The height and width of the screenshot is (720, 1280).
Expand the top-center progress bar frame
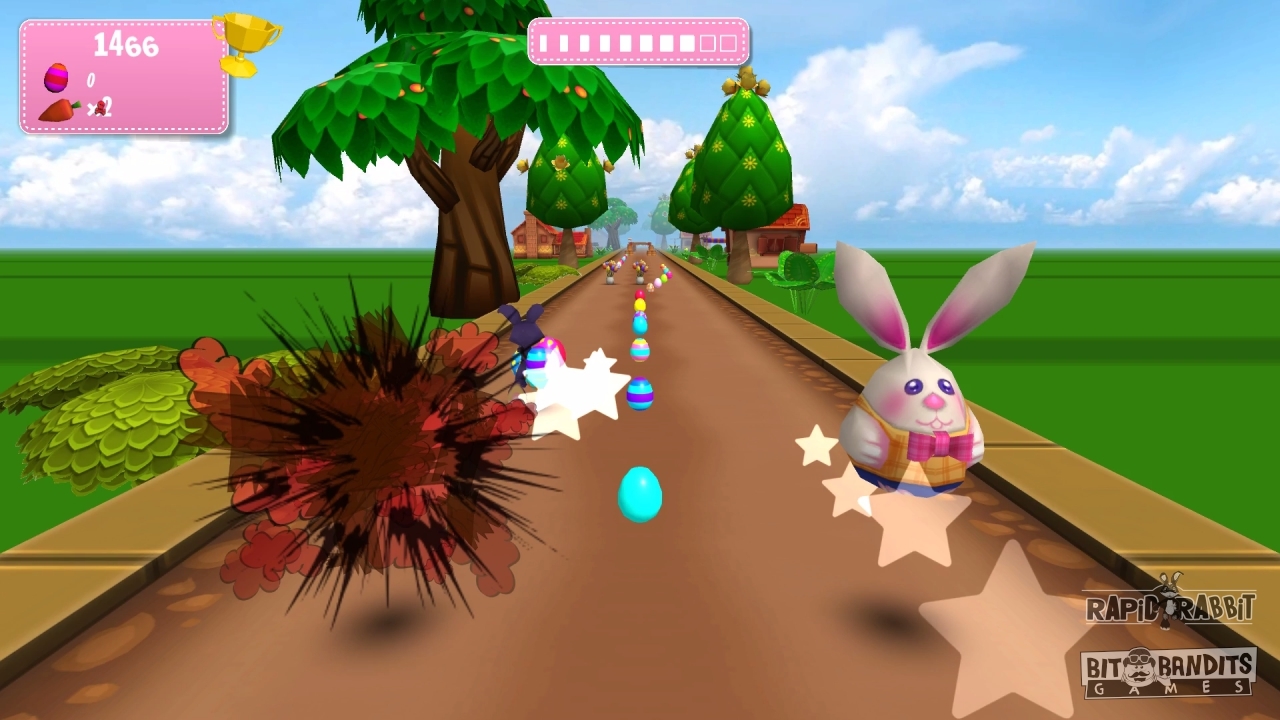638,43
